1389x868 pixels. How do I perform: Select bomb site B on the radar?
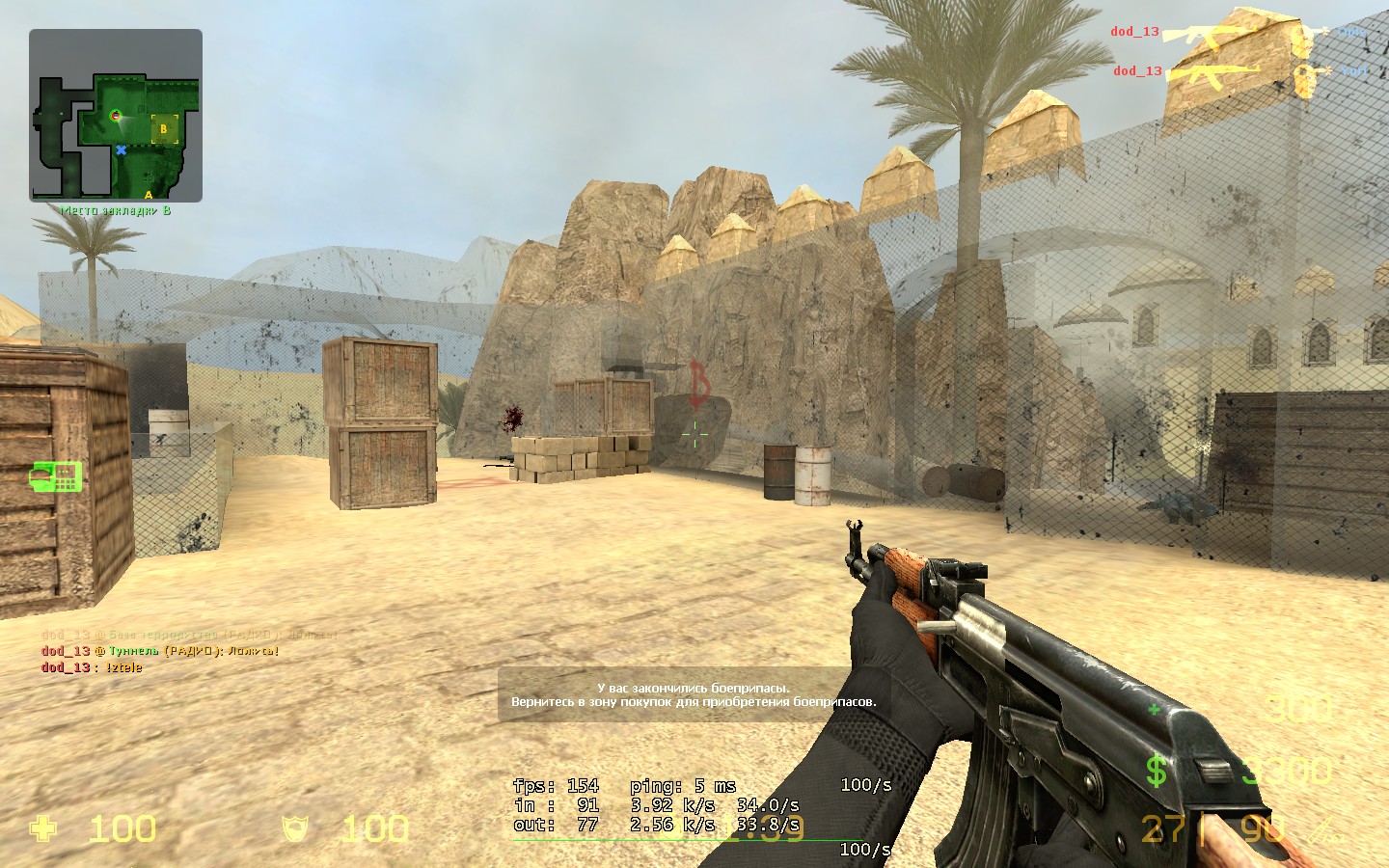(x=164, y=128)
